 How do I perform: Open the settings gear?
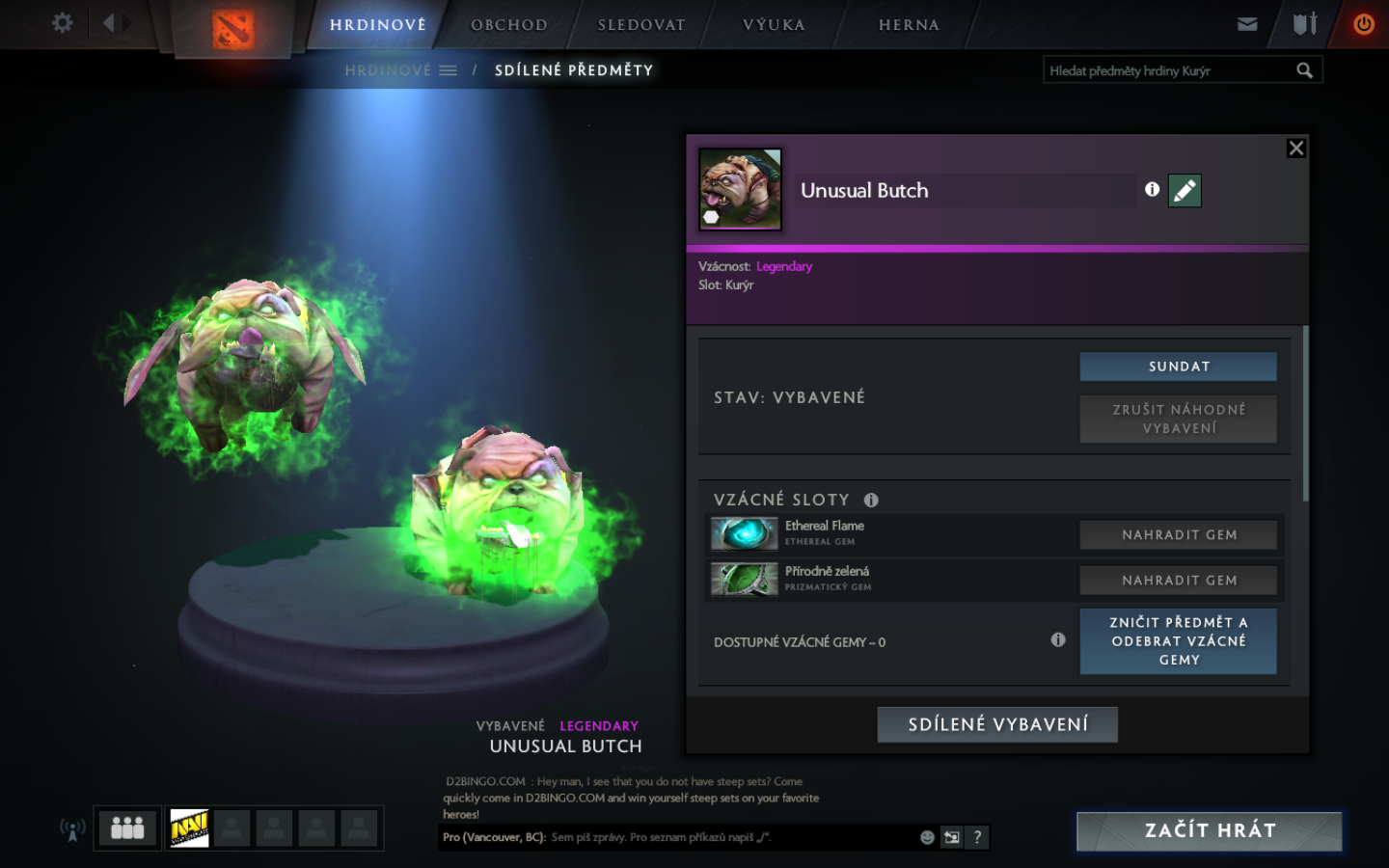[62, 22]
